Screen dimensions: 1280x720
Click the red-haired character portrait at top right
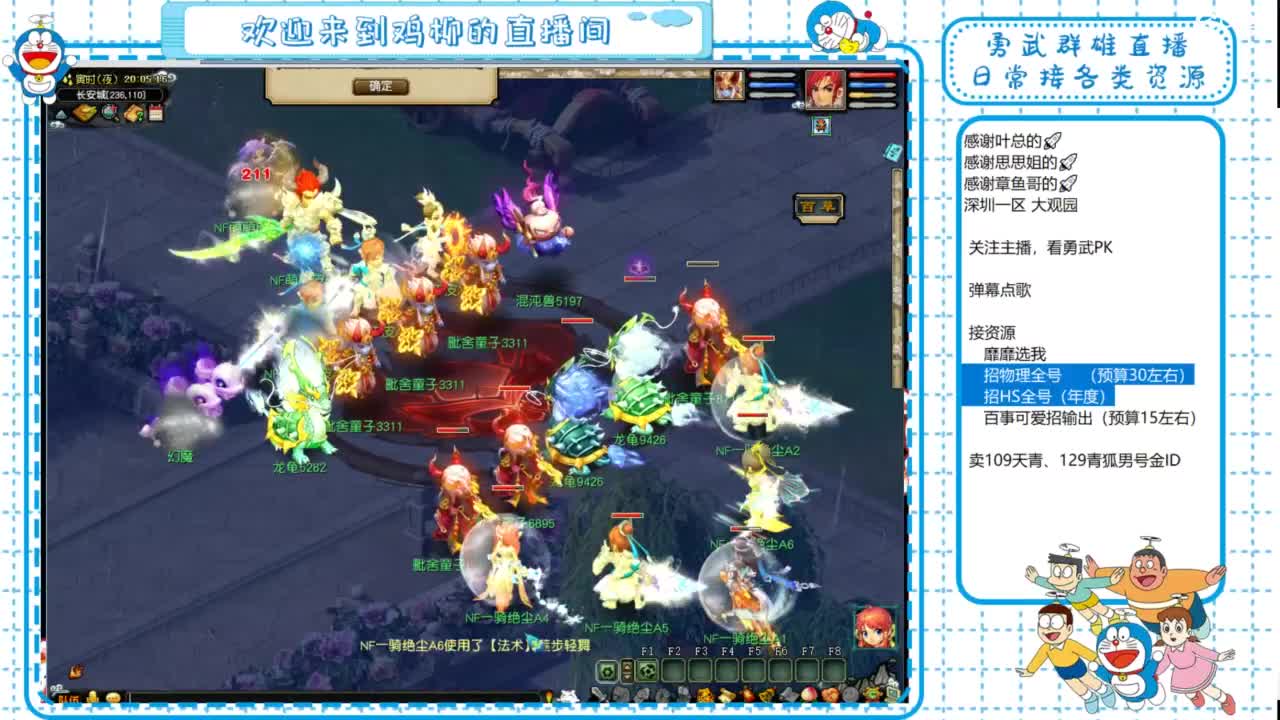823,89
